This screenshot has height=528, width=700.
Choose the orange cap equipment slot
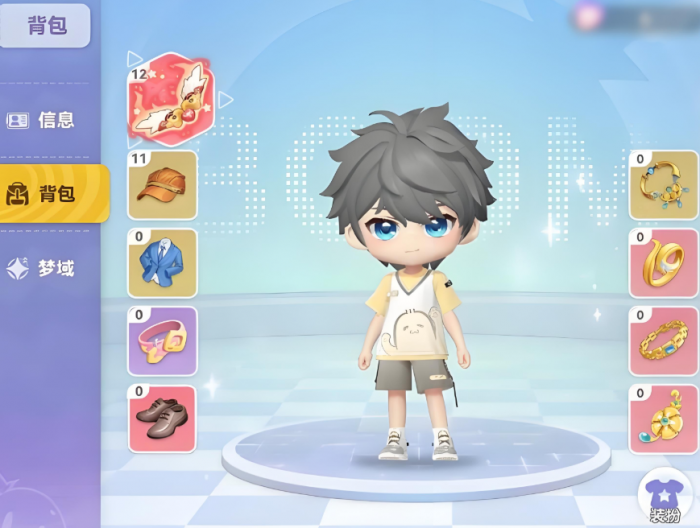tap(163, 185)
